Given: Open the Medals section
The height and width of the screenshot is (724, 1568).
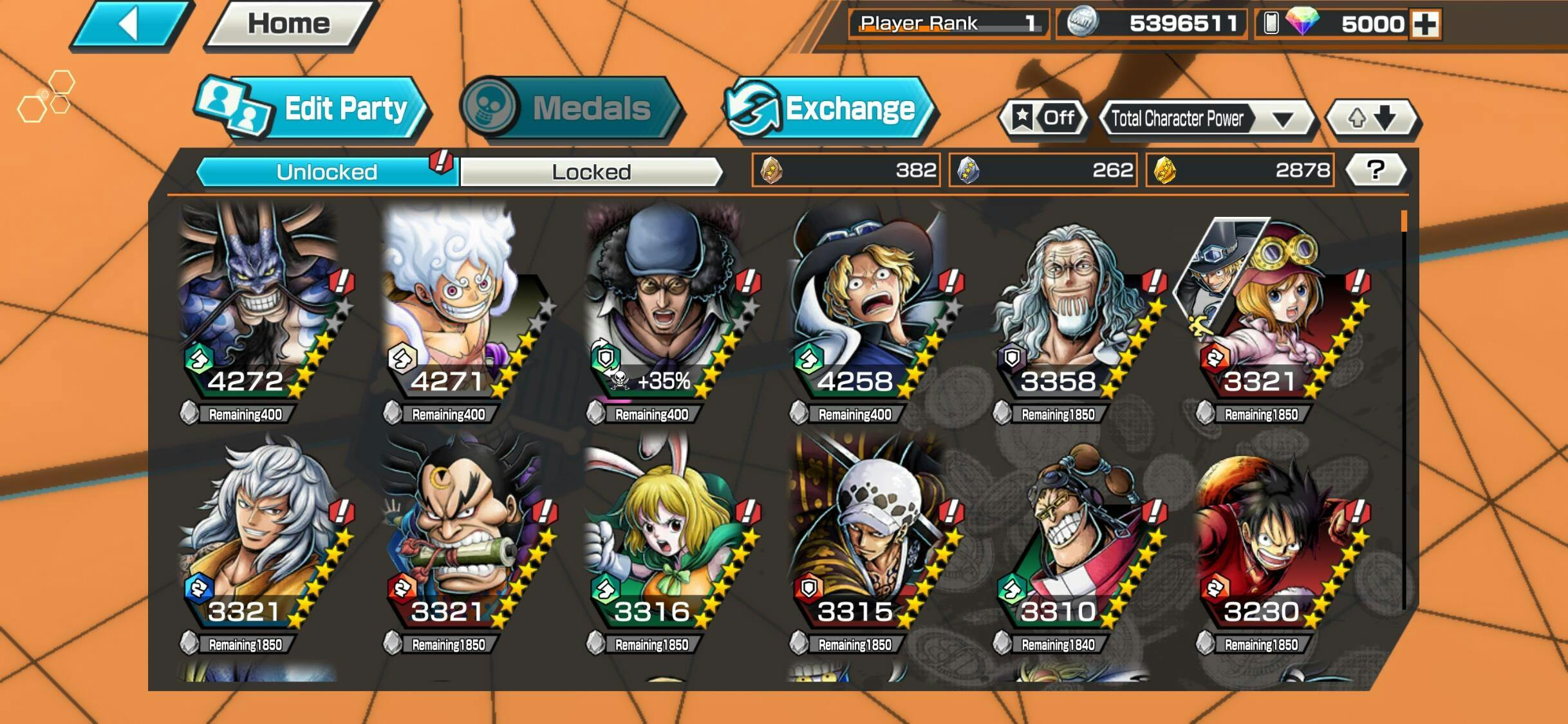Looking at the screenshot, I should [x=571, y=108].
